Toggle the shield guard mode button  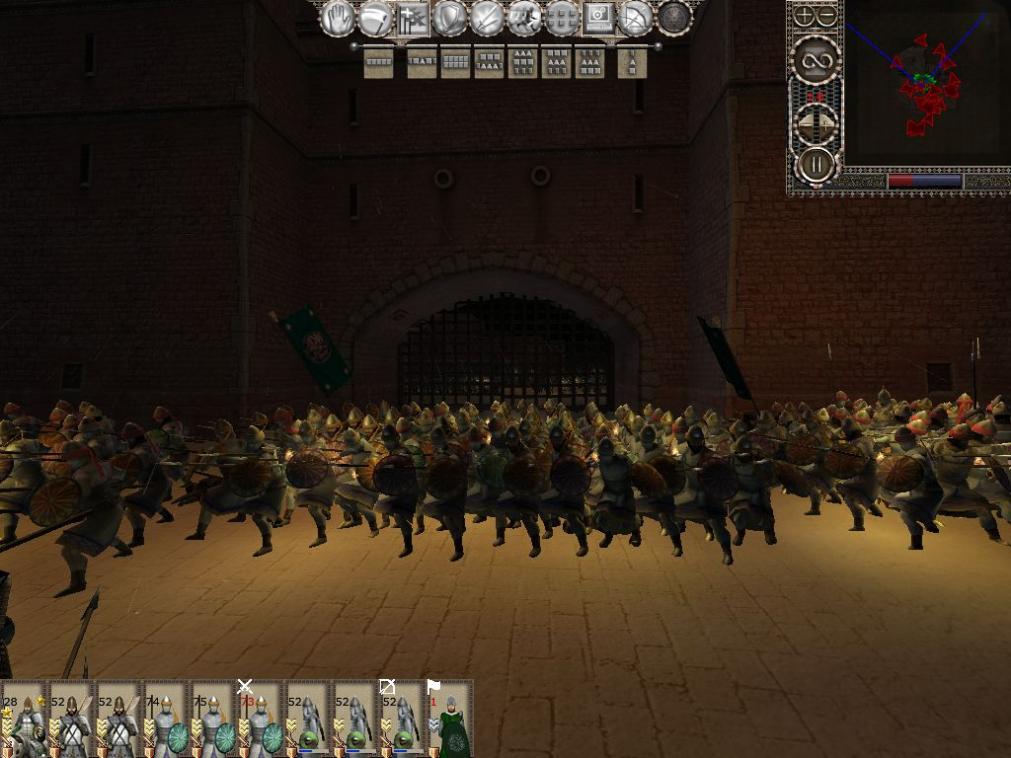450,18
